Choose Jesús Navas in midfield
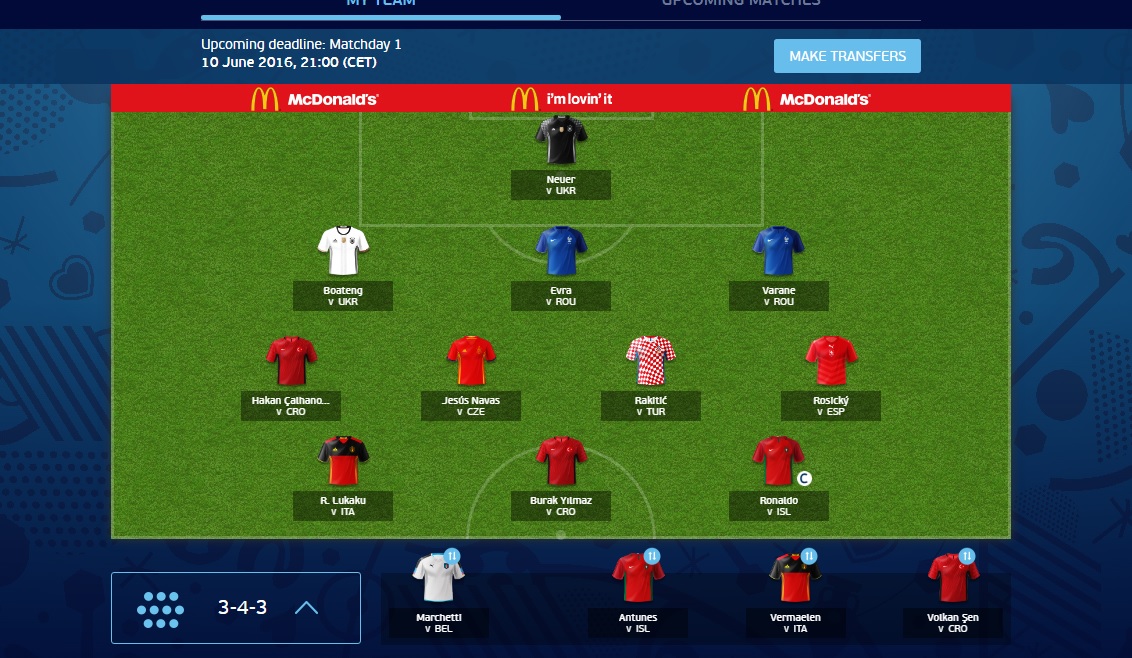The image size is (1132, 658). click(471, 362)
